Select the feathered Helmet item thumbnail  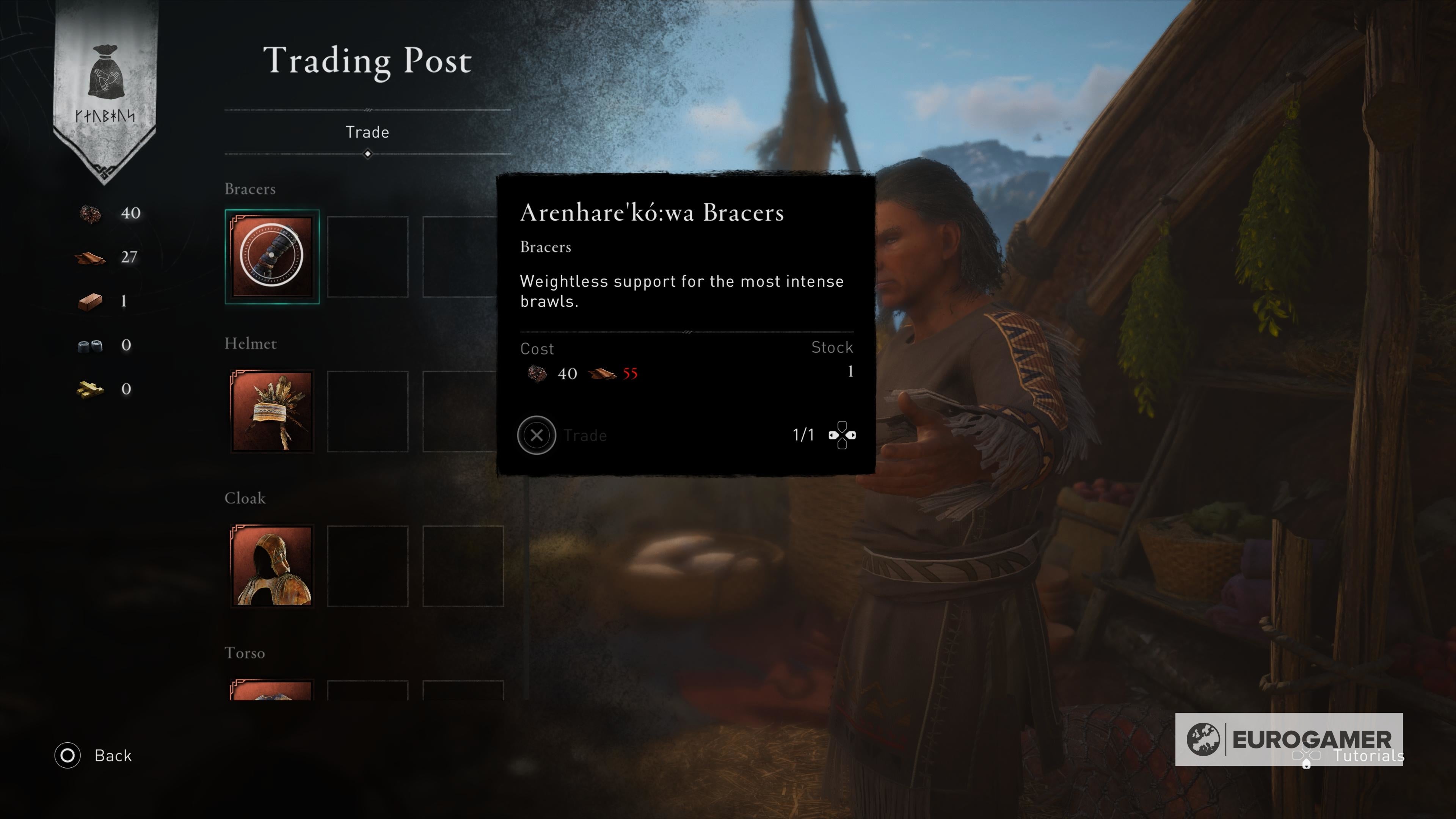(271, 411)
